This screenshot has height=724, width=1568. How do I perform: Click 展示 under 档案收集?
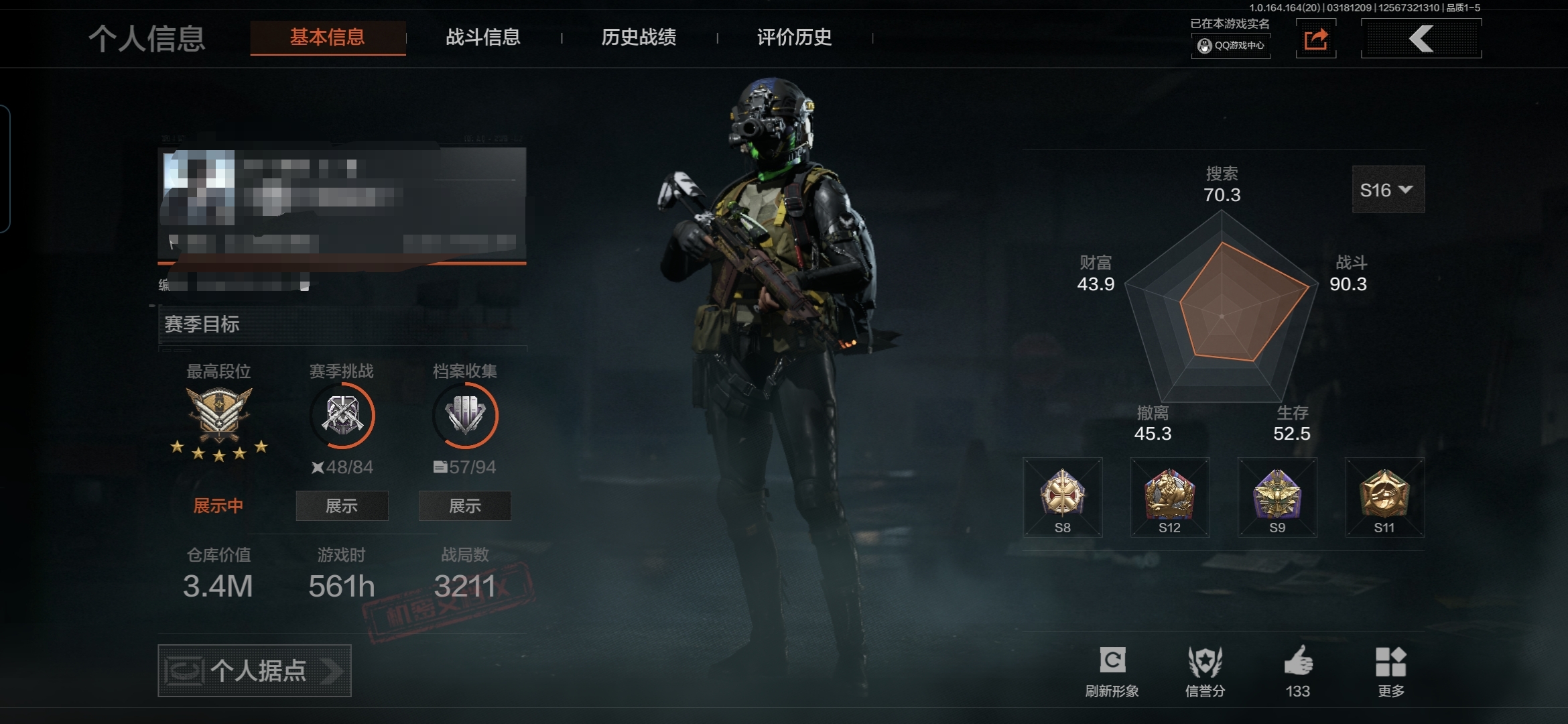[x=465, y=505]
